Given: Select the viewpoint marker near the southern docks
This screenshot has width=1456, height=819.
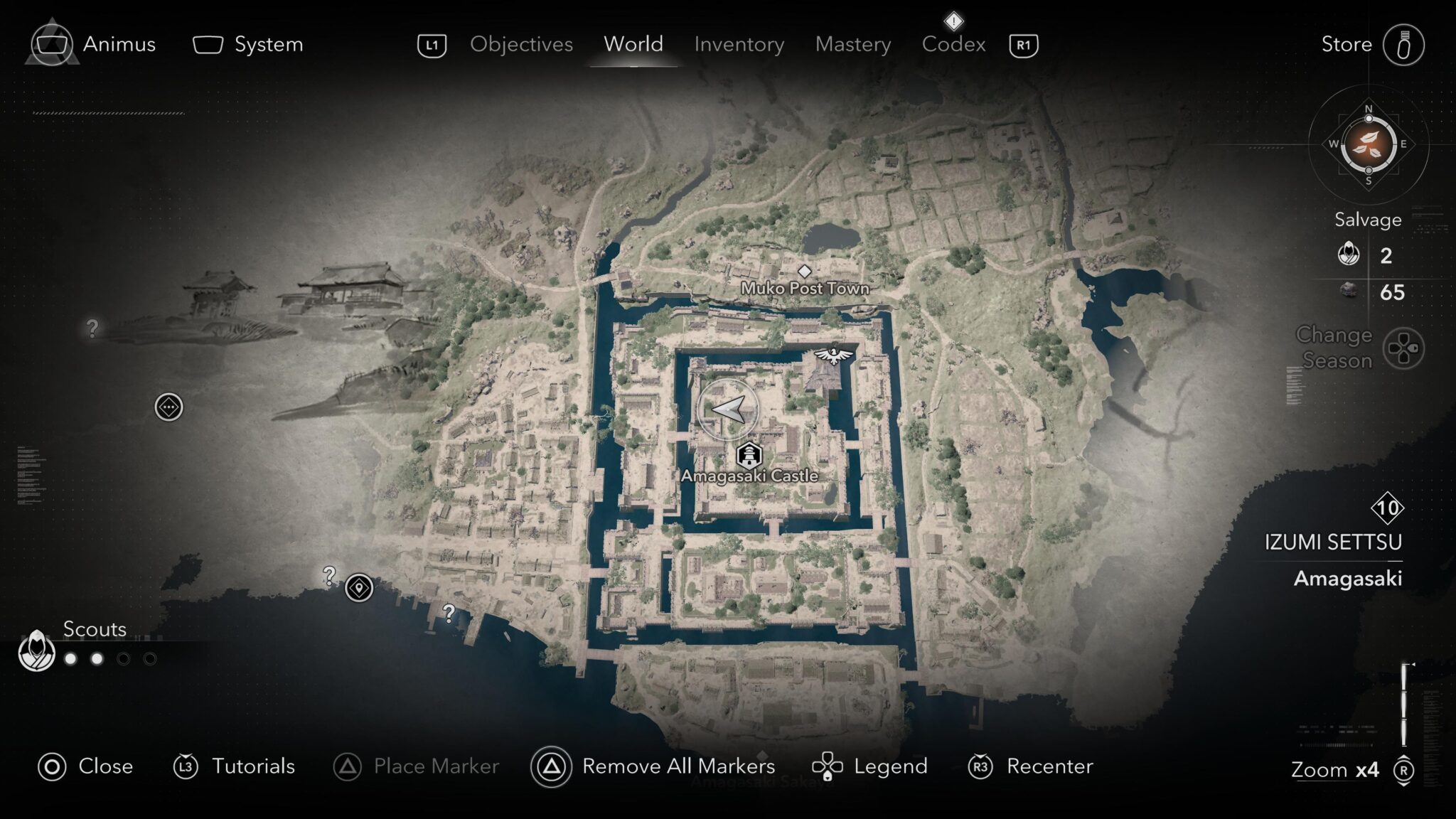Looking at the screenshot, I should (x=360, y=587).
